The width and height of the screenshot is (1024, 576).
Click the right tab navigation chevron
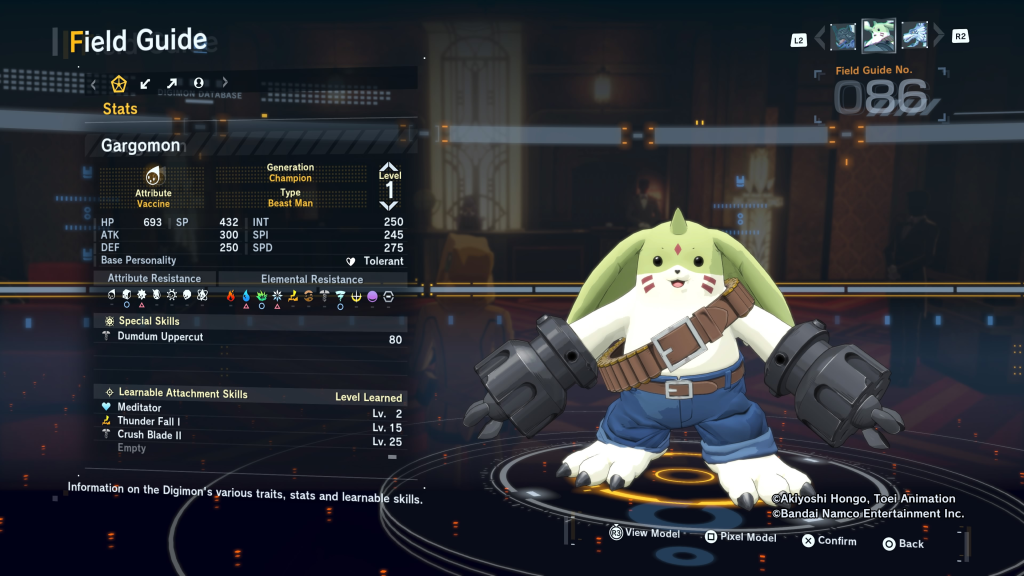224,83
